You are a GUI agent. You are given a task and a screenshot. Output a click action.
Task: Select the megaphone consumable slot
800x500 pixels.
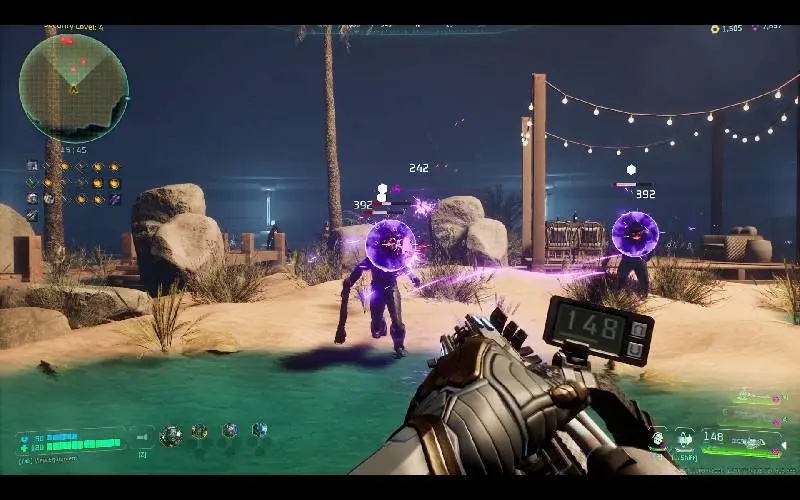tap(143, 436)
